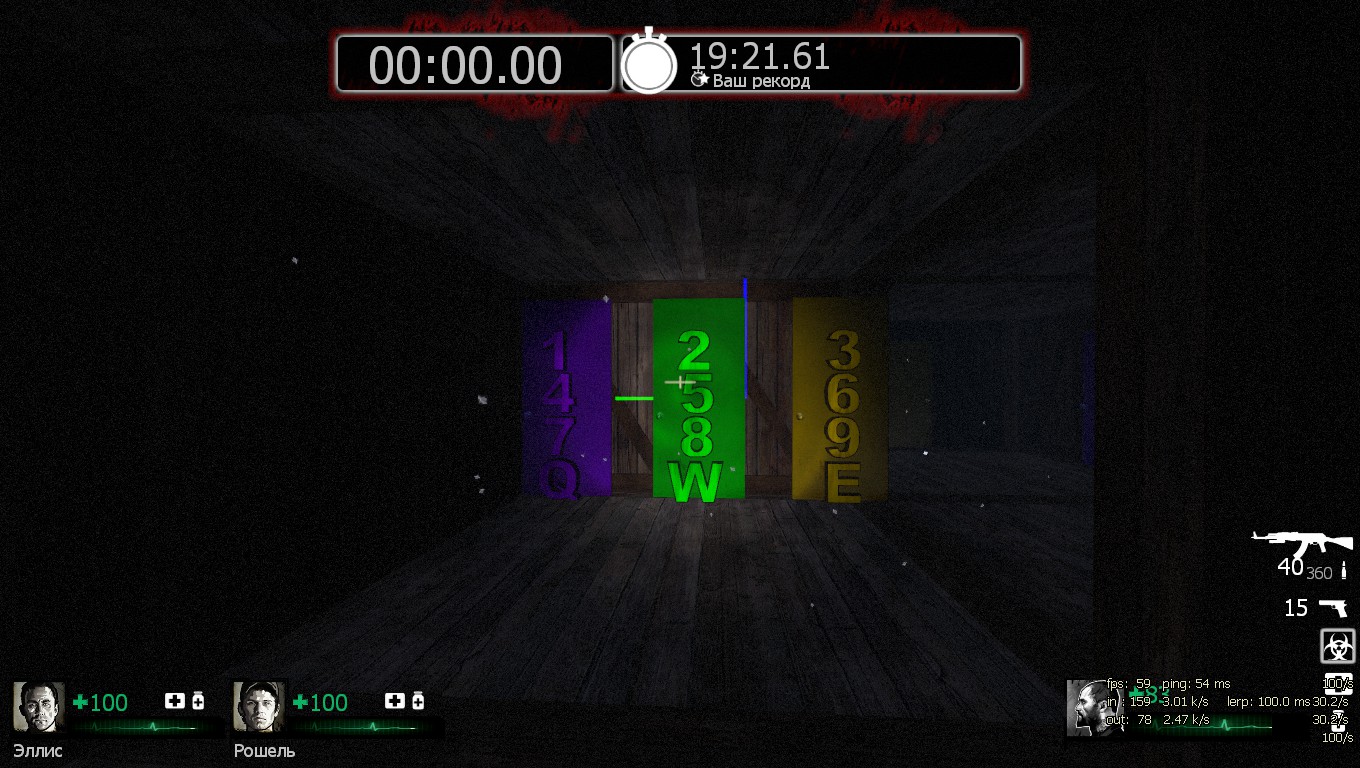Click the highlighted biohazard item slot
The height and width of the screenshot is (768, 1360).
point(1337,646)
